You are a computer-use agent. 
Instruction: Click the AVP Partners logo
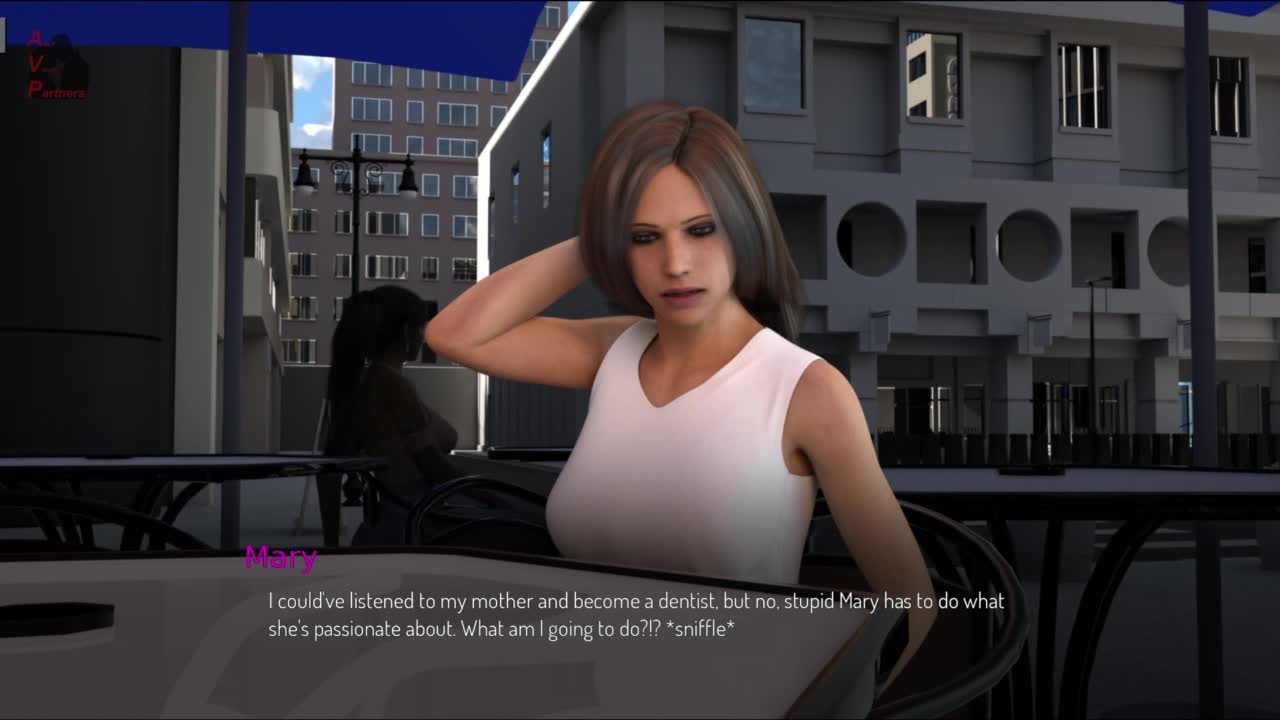[x=56, y=66]
